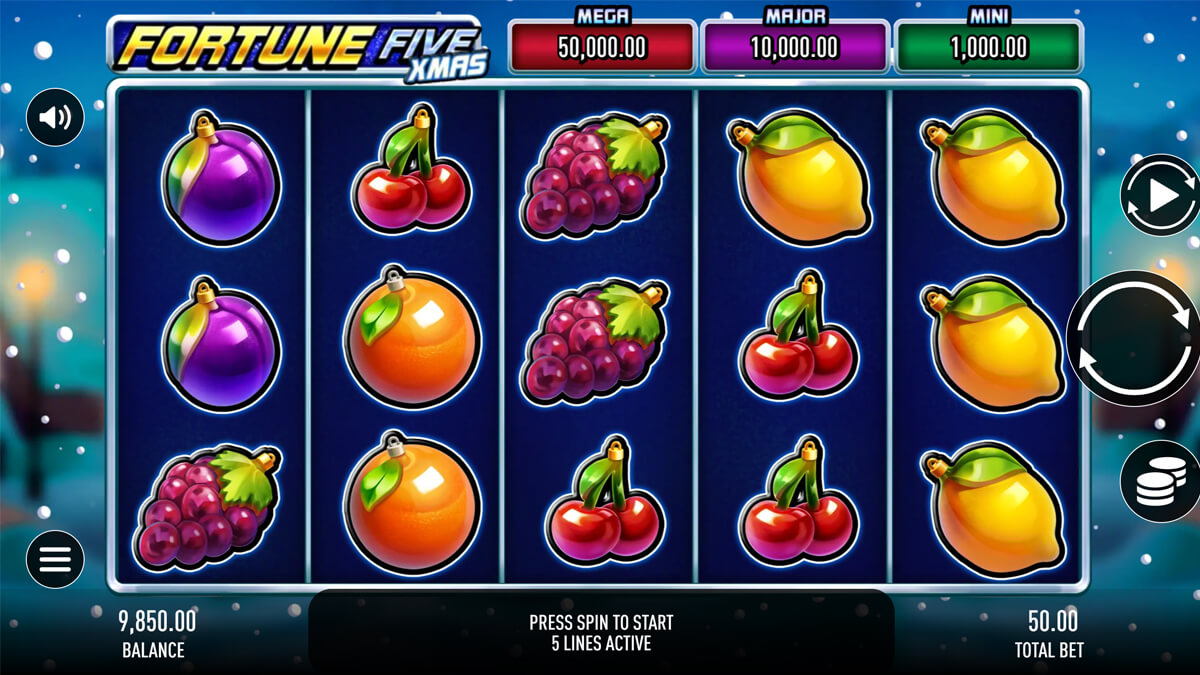The height and width of the screenshot is (675, 1200).
Task: Spin the reels with the large circular arrows button
Action: [x=1134, y=338]
